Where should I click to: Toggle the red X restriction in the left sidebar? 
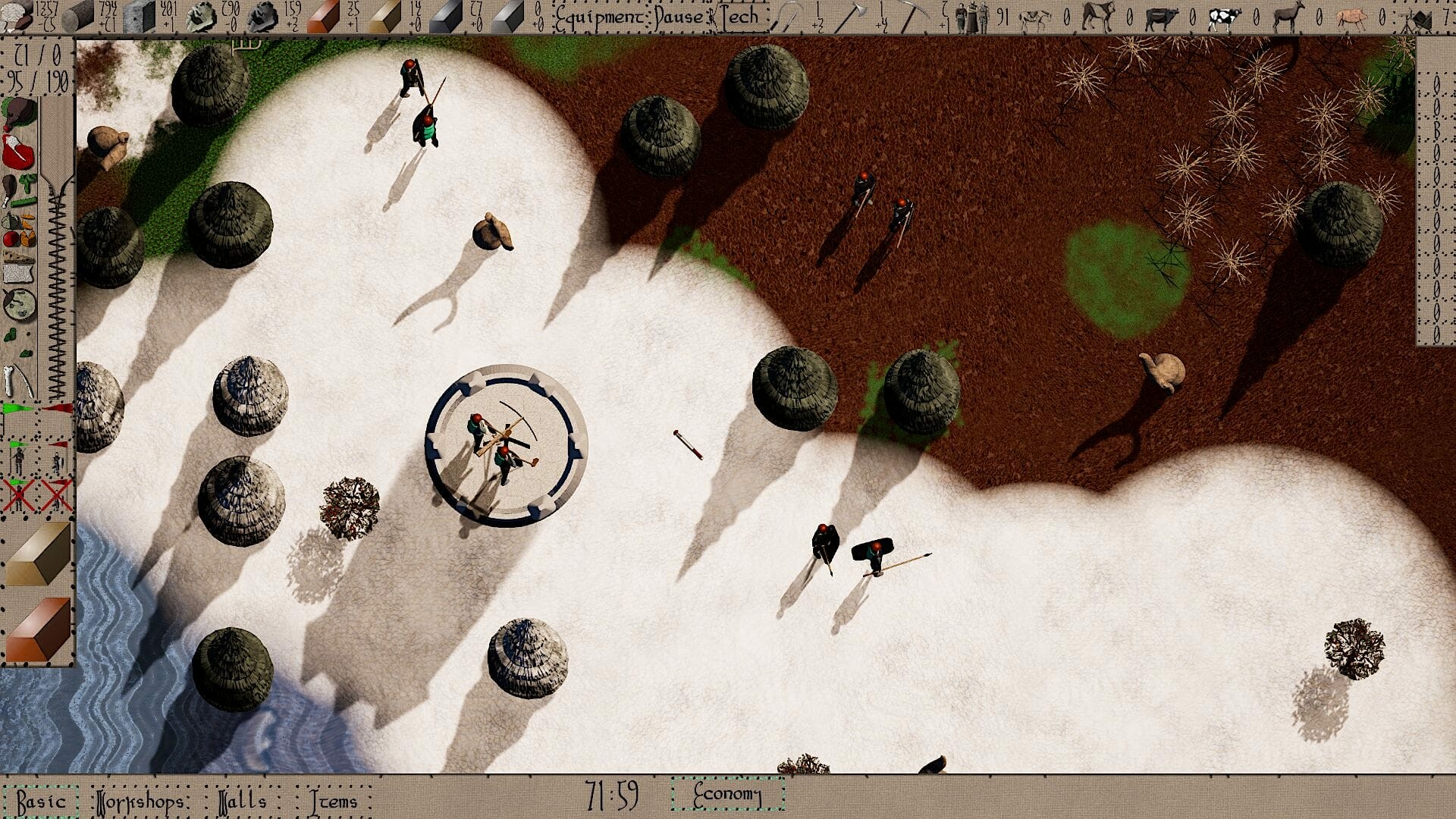(18, 495)
